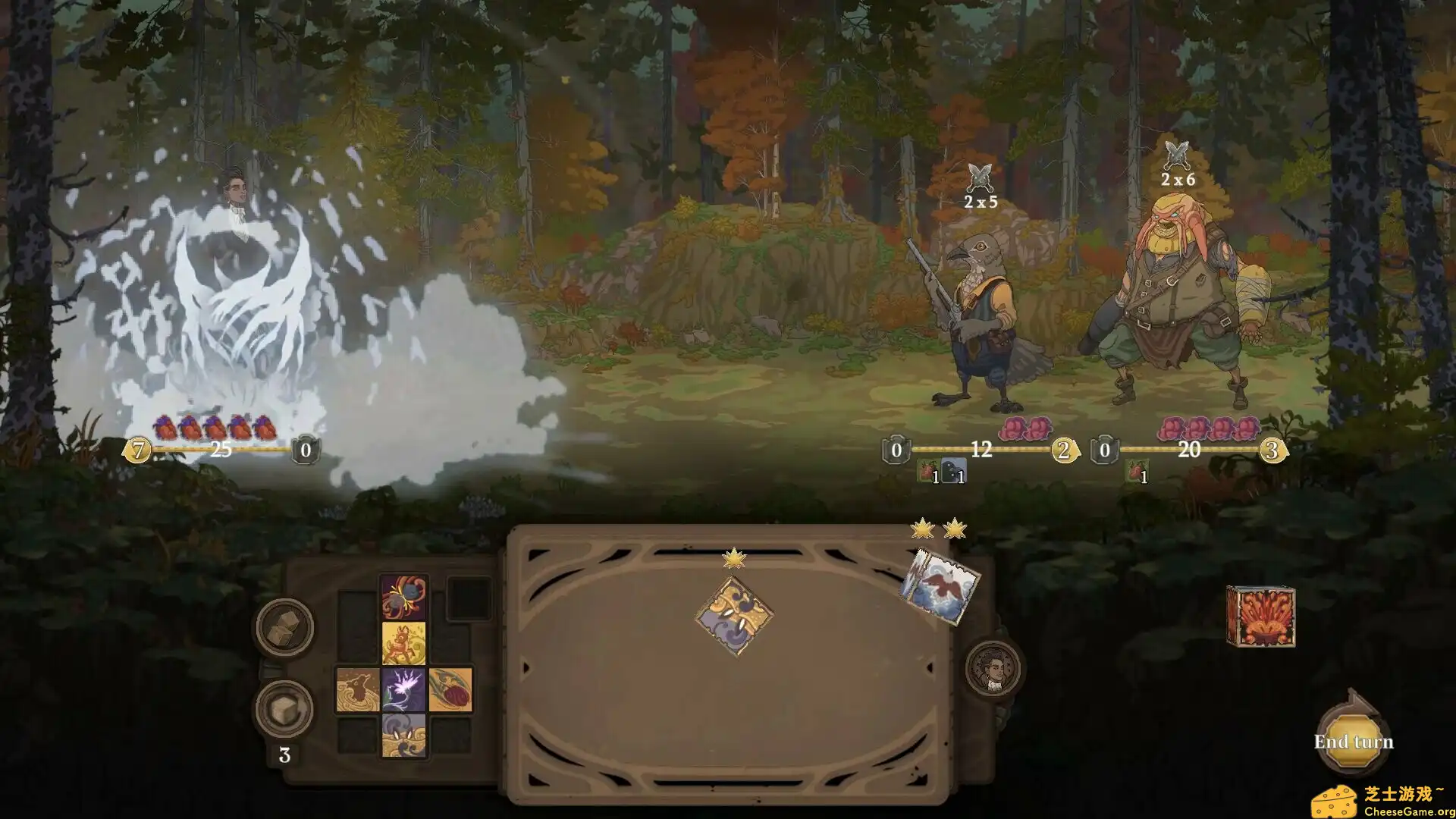Click the single cube icon above the 3 counter
The height and width of the screenshot is (819, 1456).
pos(283,709)
